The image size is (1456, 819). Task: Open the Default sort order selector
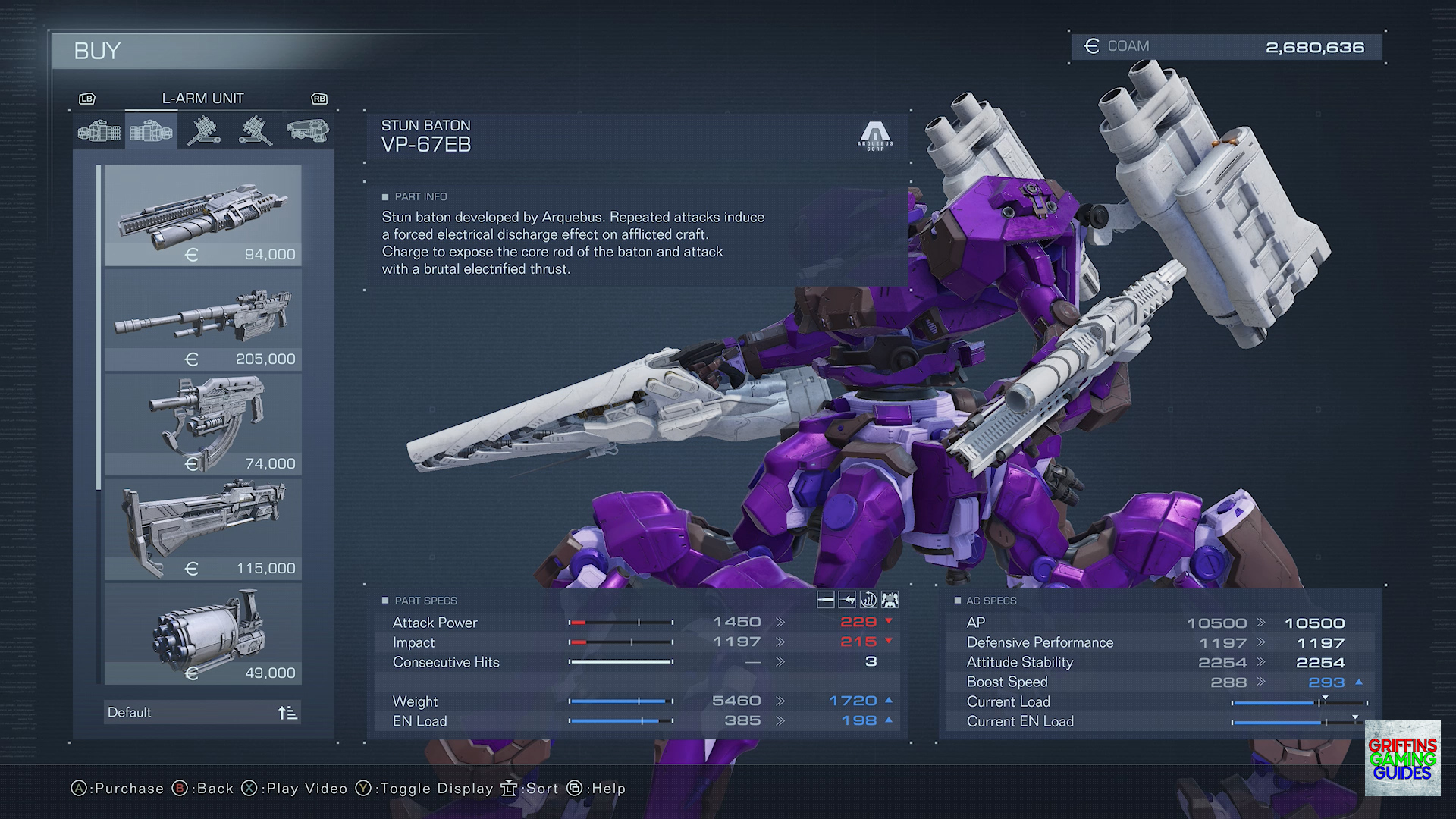coord(202,712)
